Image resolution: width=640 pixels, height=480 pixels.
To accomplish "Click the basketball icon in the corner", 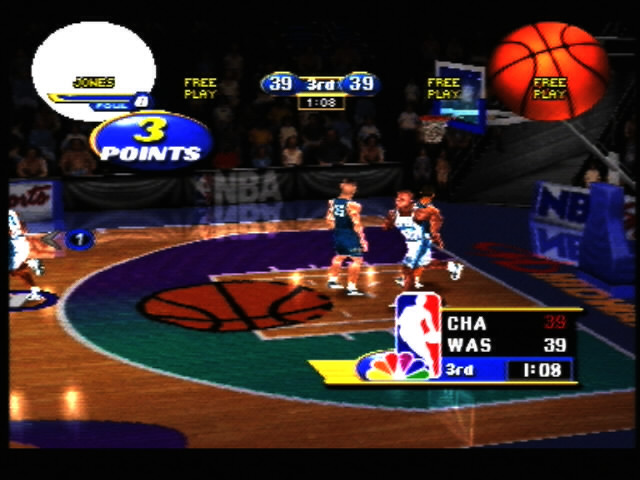I will click(x=548, y=70).
